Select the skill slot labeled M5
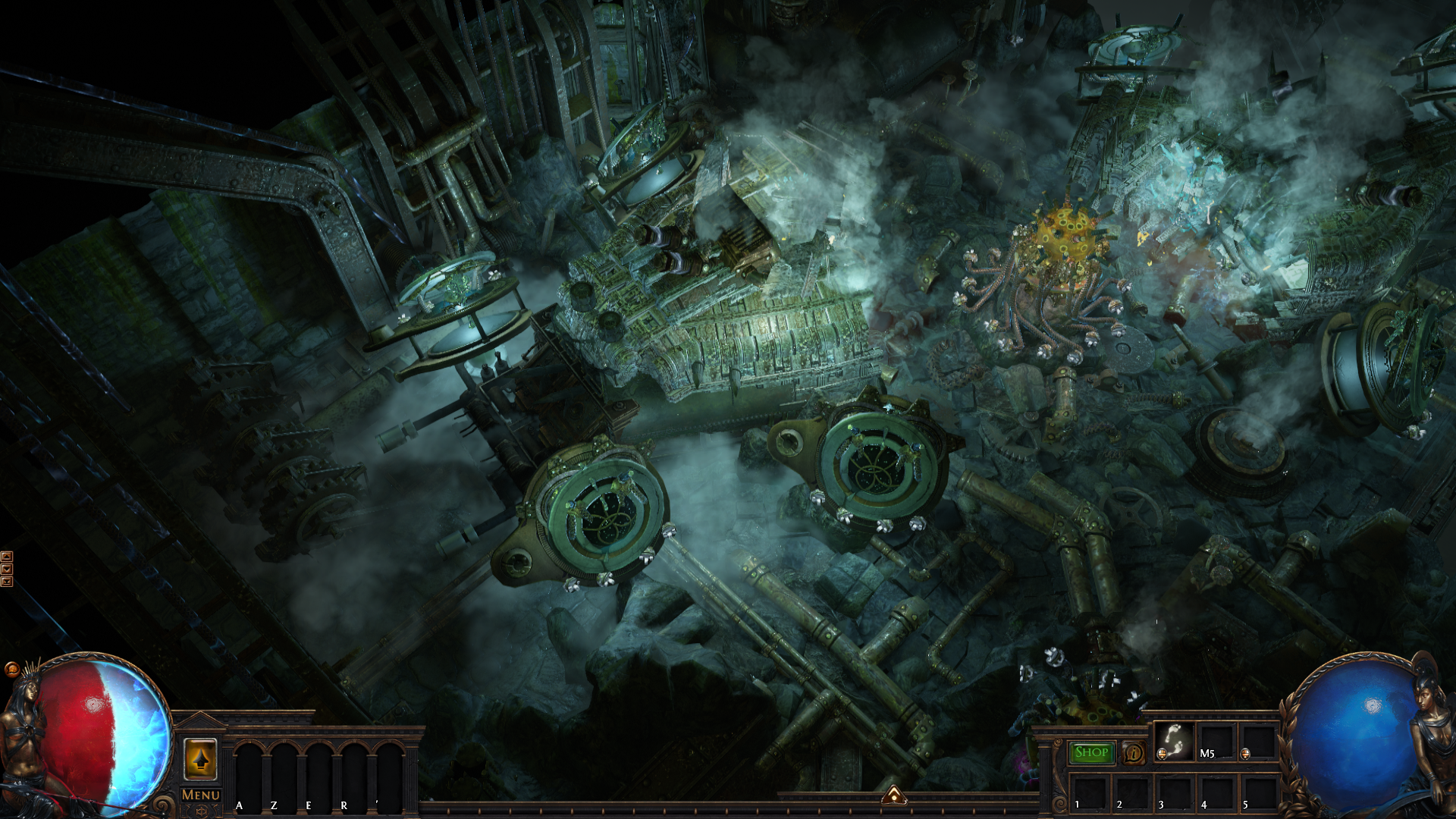 [x=1216, y=742]
